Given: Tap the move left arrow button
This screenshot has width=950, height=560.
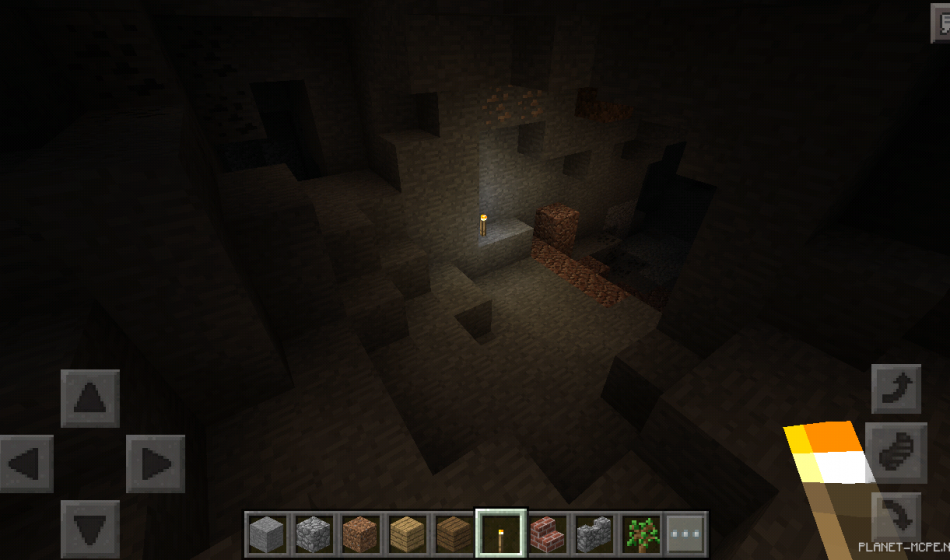Looking at the screenshot, I should [26, 464].
